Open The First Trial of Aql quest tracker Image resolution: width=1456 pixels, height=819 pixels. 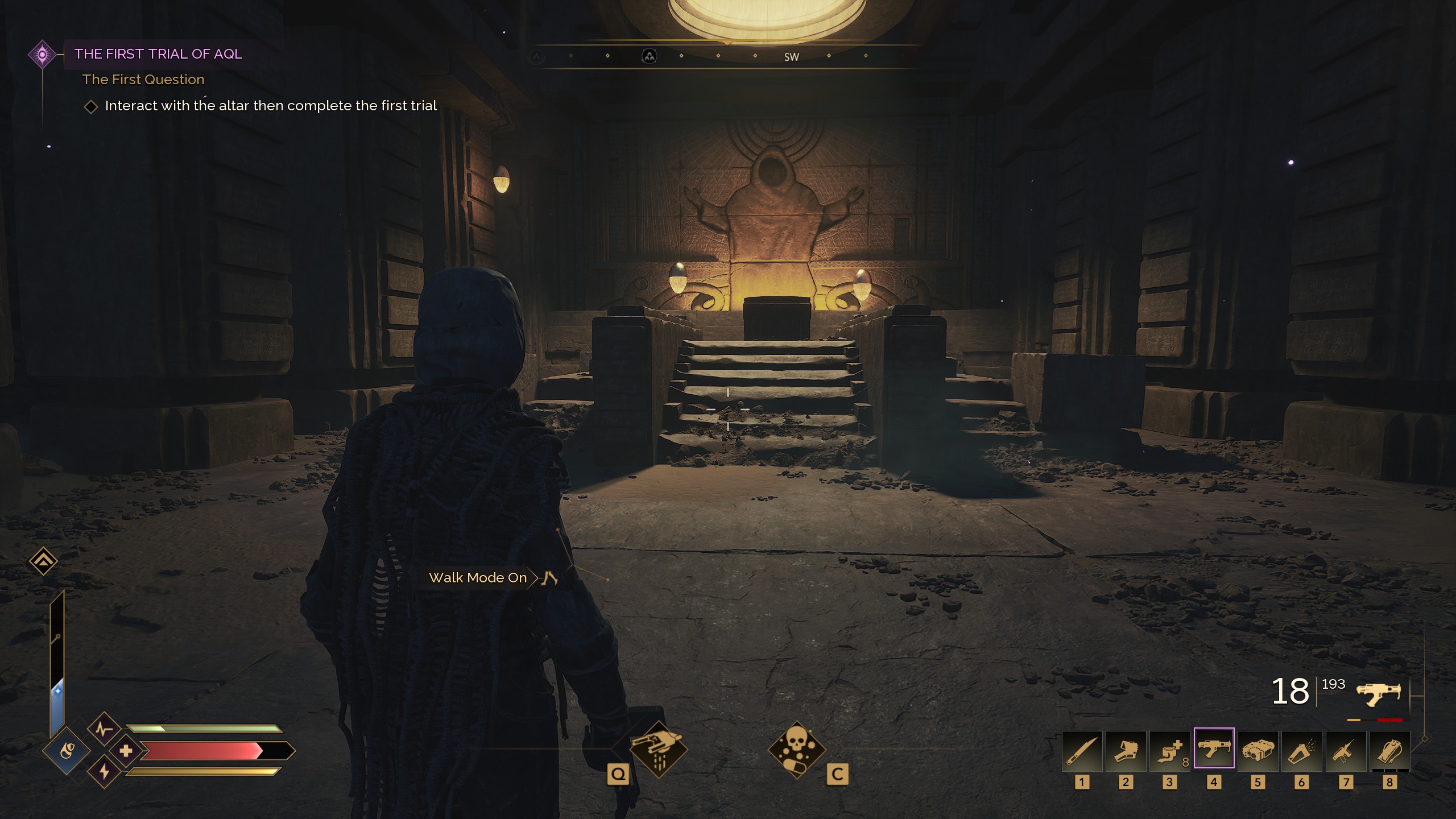click(x=158, y=54)
